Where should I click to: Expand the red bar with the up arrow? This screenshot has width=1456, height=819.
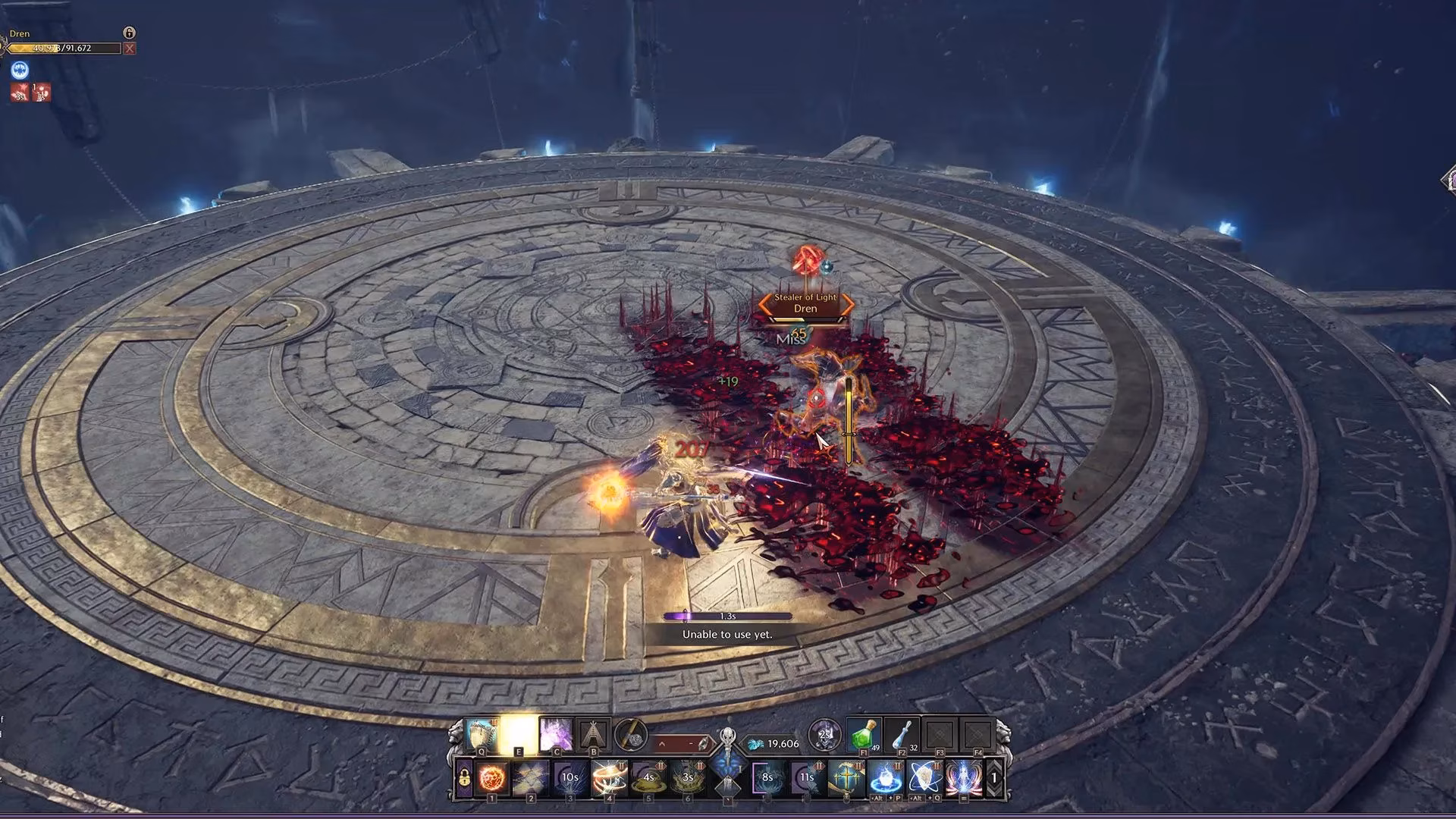[661, 744]
